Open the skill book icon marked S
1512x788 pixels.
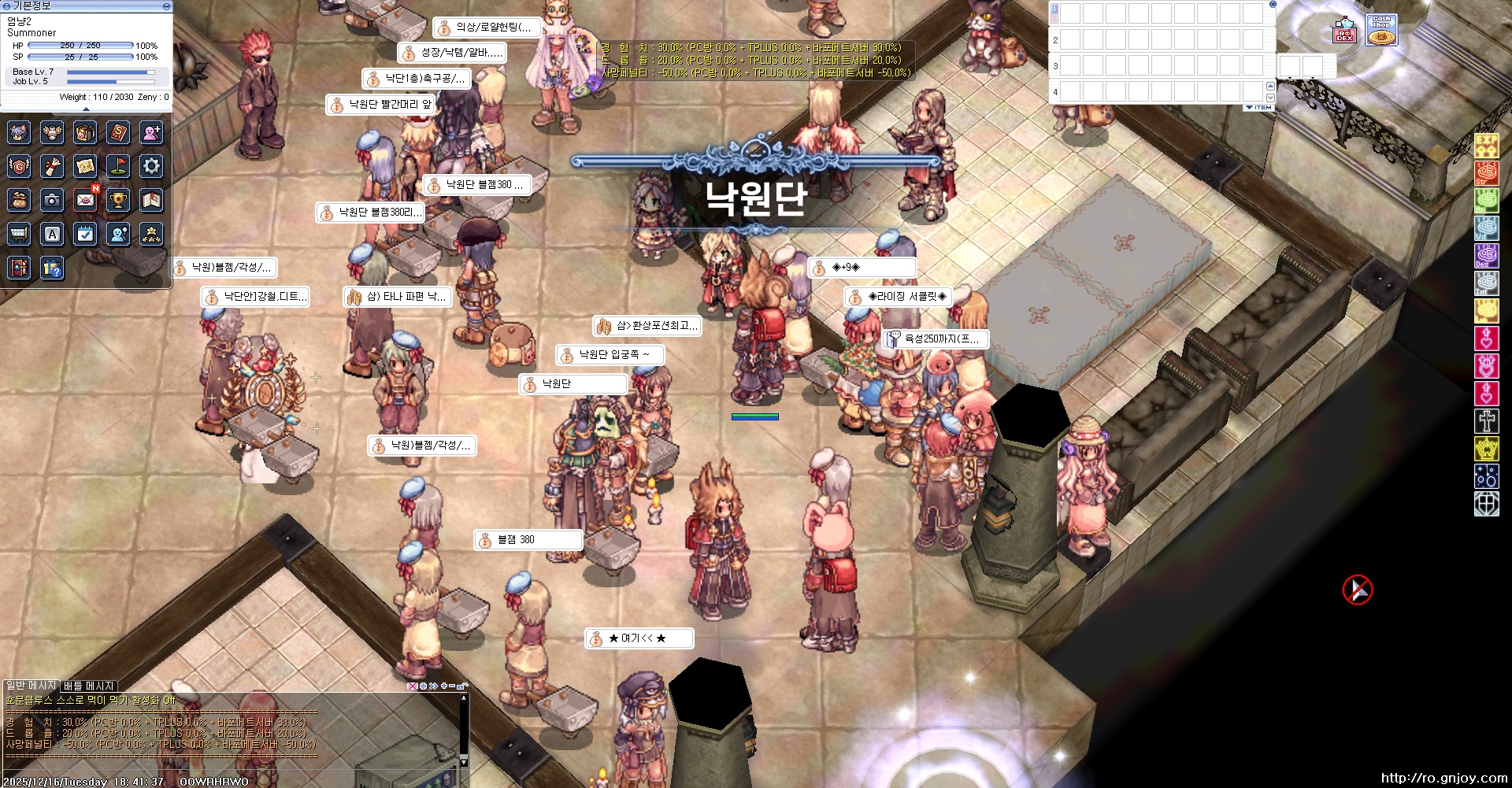[x=118, y=134]
